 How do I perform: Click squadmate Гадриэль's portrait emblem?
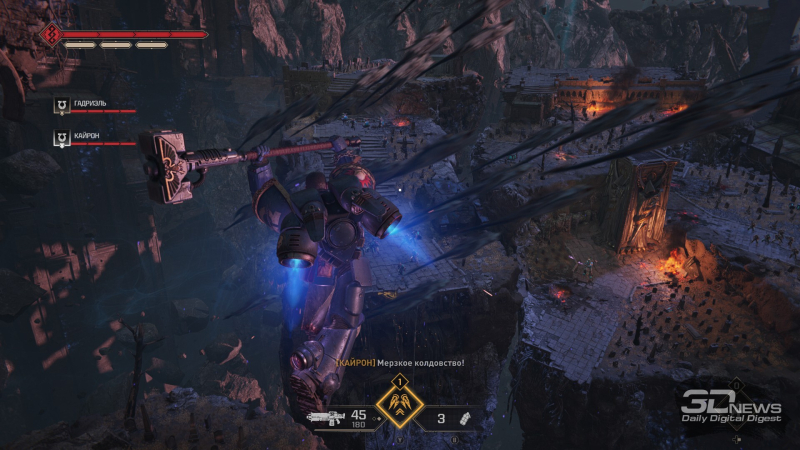pos(62,104)
